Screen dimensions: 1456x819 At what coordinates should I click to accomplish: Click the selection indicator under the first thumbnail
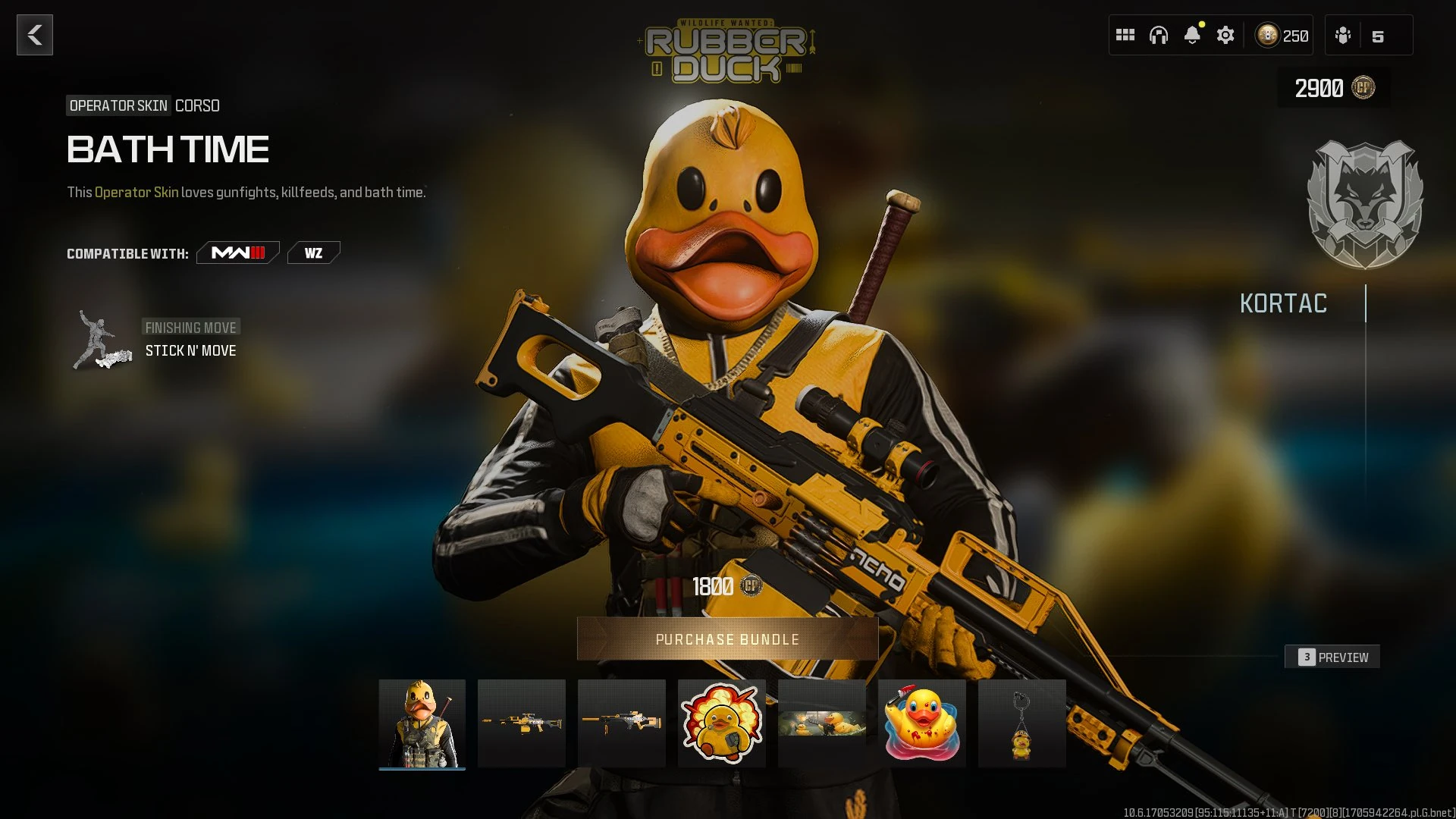(x=422, y=767)
